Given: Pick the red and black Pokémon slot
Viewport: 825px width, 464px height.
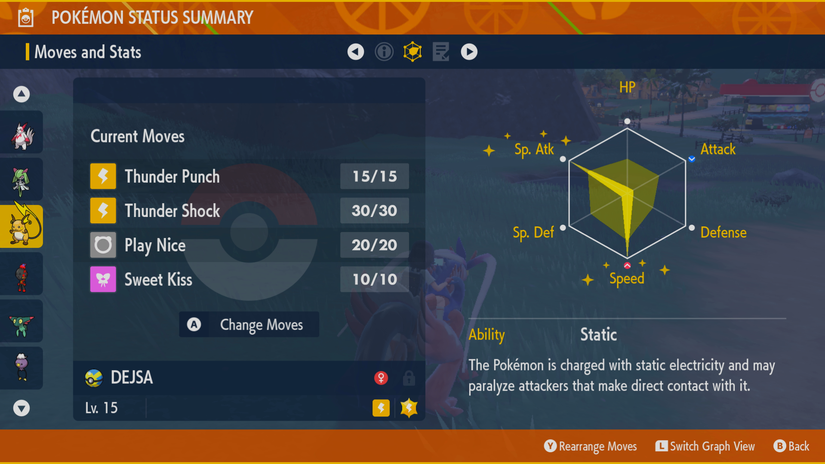Looking at the screenshot, I should tap(21, 274).
